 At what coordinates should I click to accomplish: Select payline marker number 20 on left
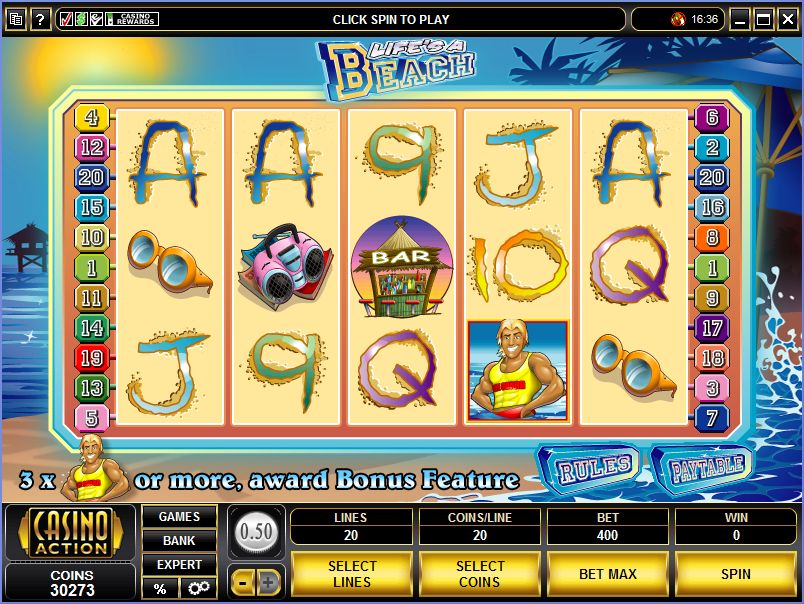[91, 178]
